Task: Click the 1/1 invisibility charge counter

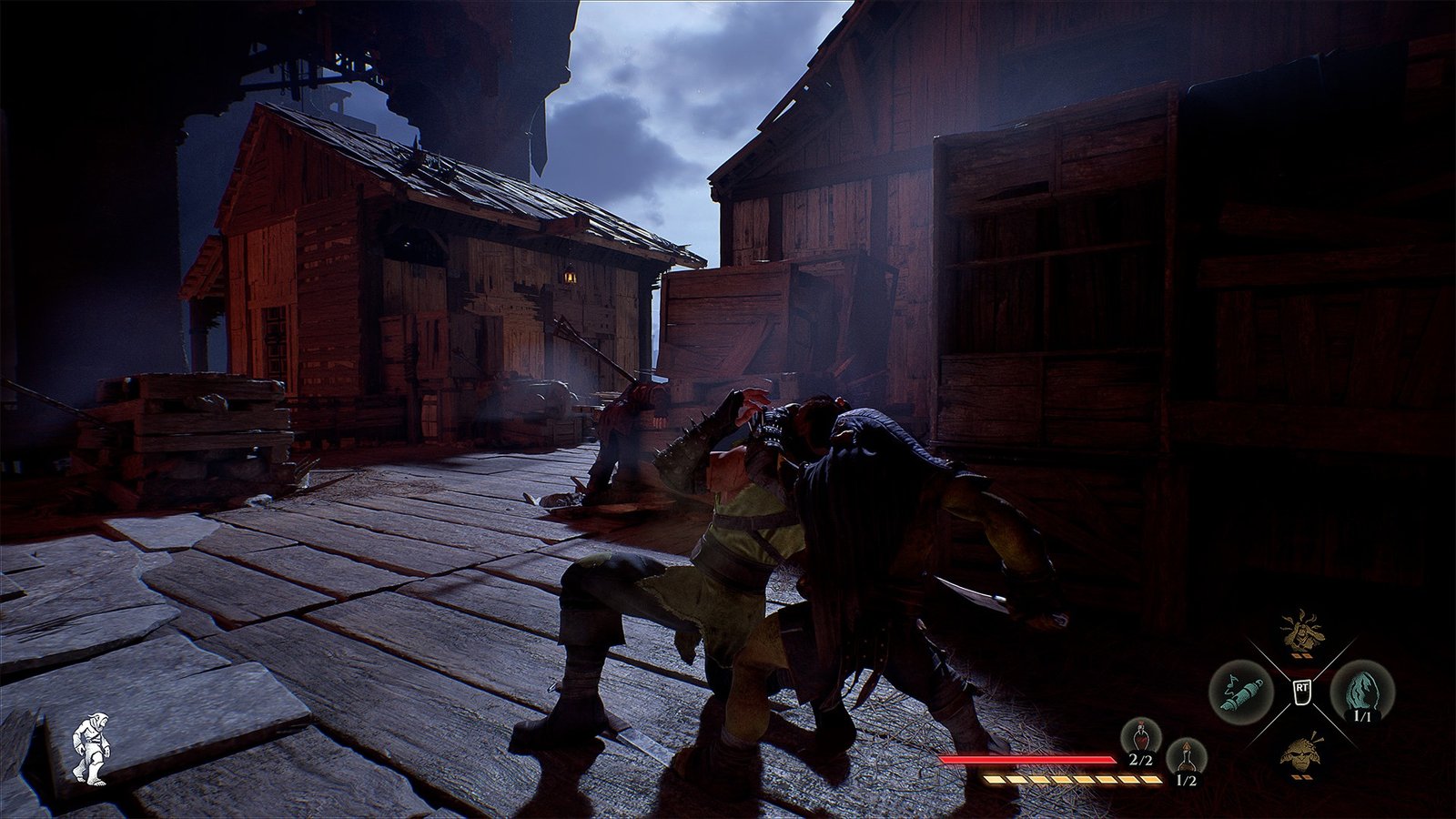Action: tap(1362, 715)
